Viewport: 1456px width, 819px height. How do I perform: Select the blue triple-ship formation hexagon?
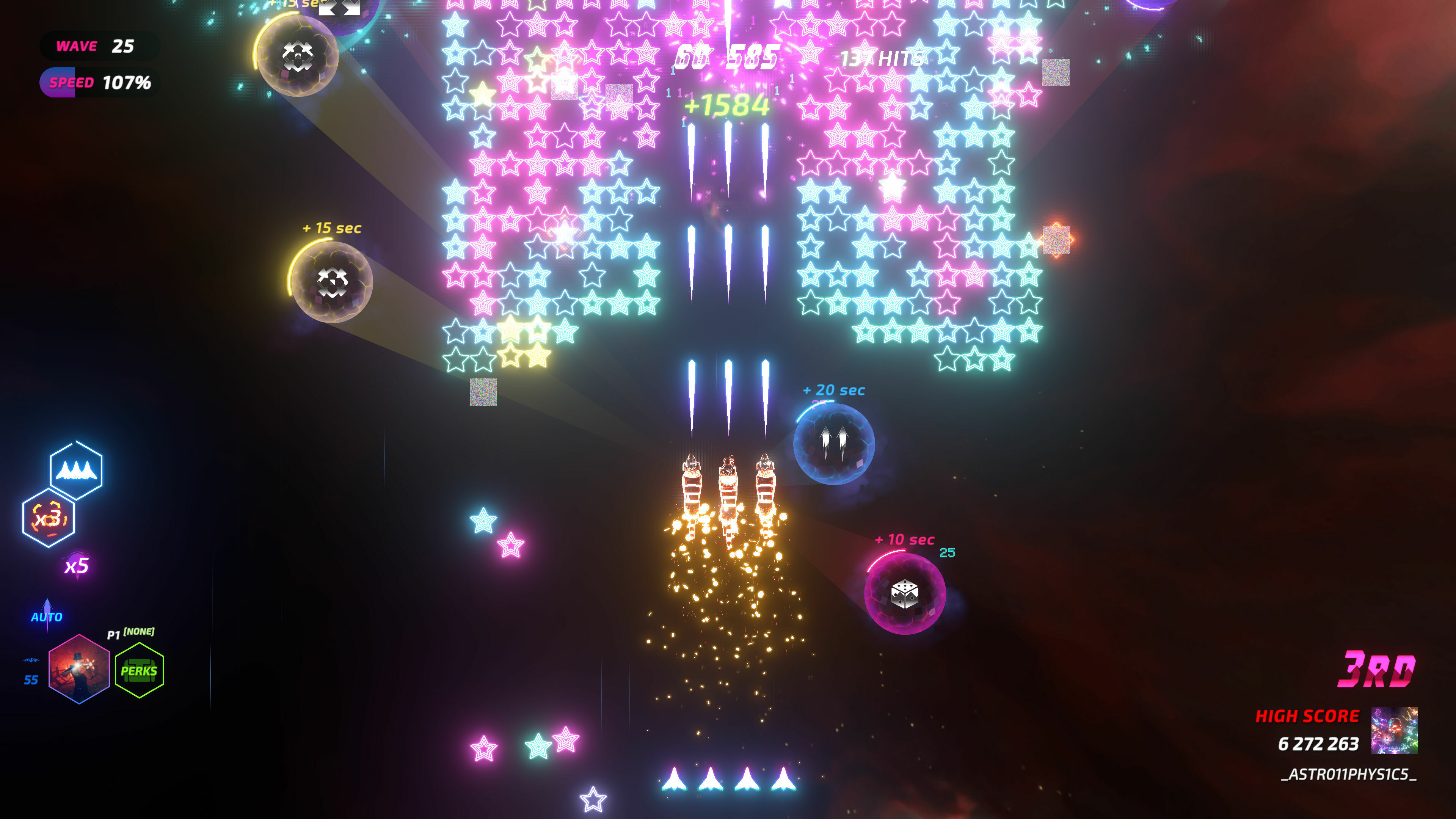pos(77,470)
